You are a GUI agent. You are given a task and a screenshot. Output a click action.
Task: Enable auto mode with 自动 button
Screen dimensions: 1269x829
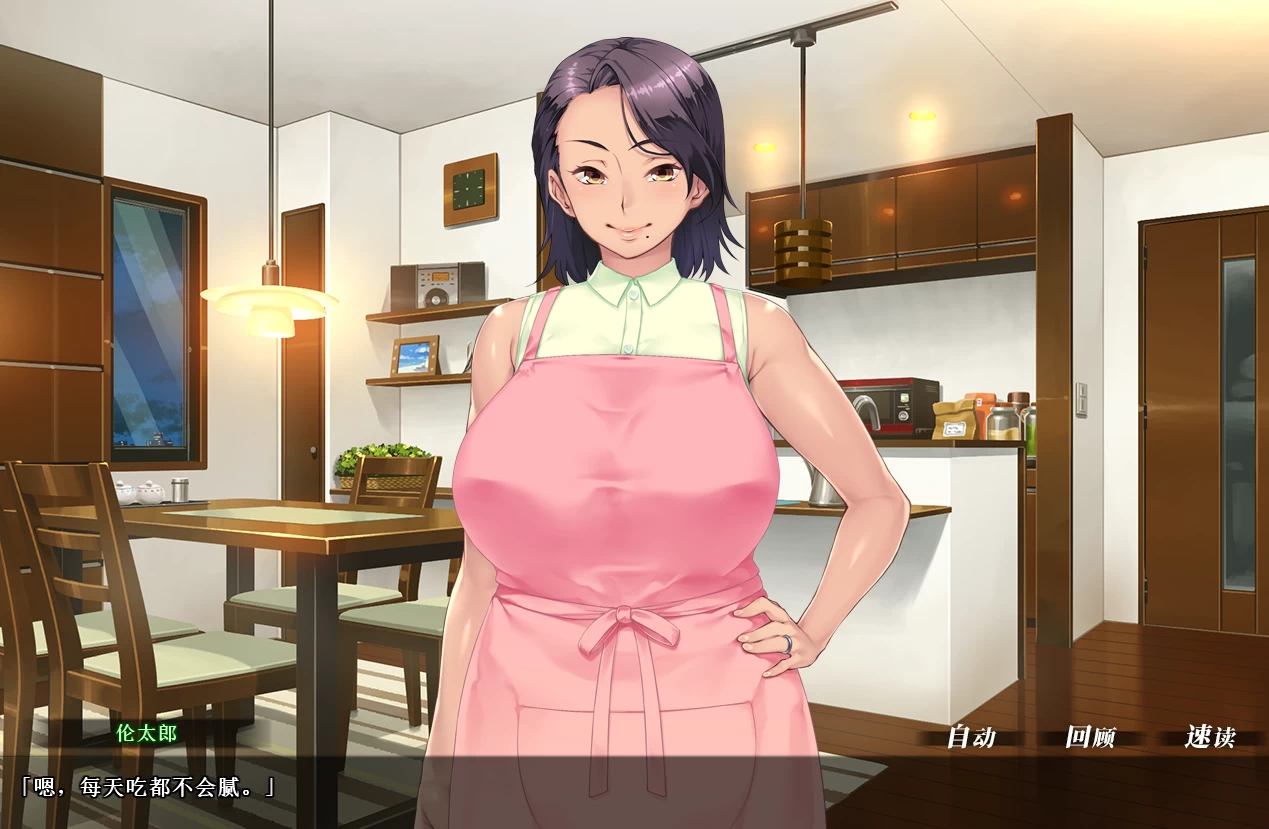coord(971,738)
